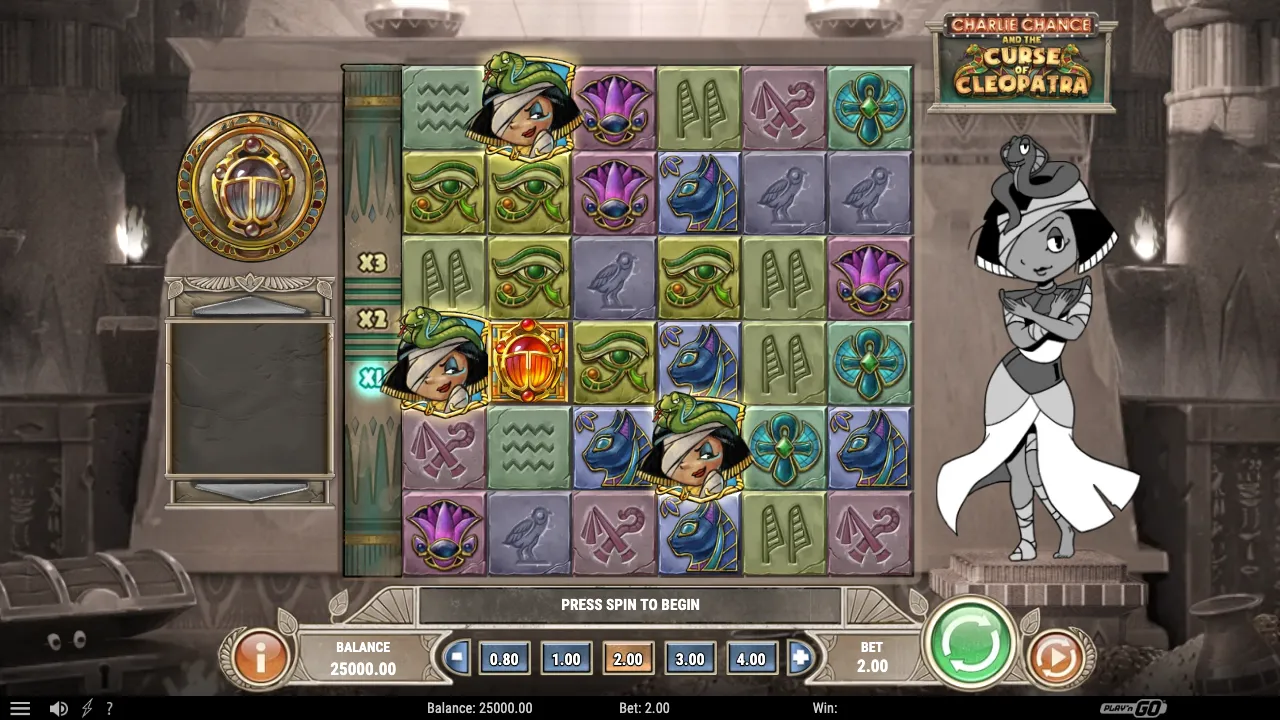This screenshot has width=1280, height=720.
Task: Click an Eye of Horus symbol on the grid
Action: (444, 192)
